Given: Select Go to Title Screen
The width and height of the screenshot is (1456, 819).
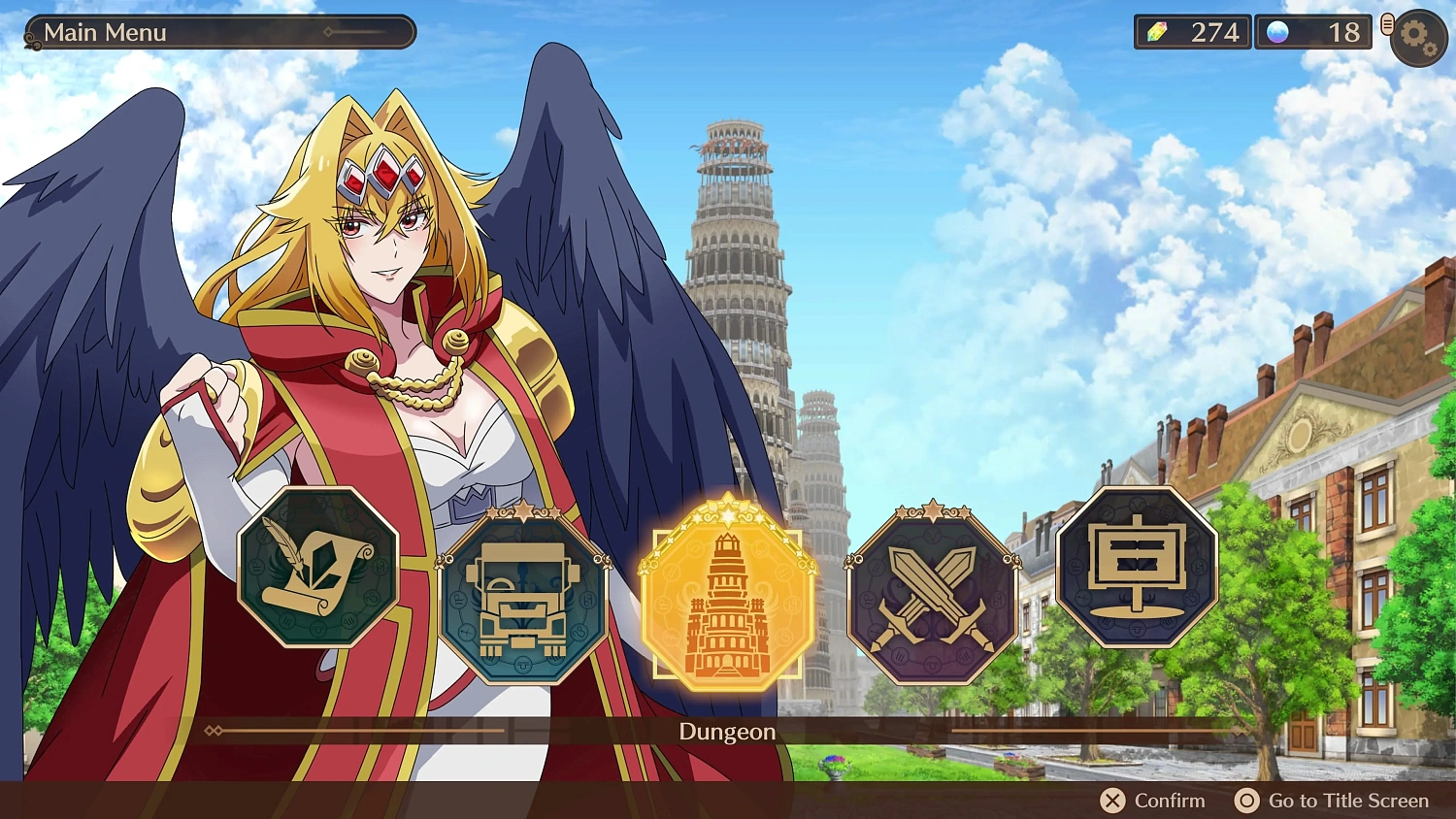Looking at the screenshot, I should point(1345,801).
